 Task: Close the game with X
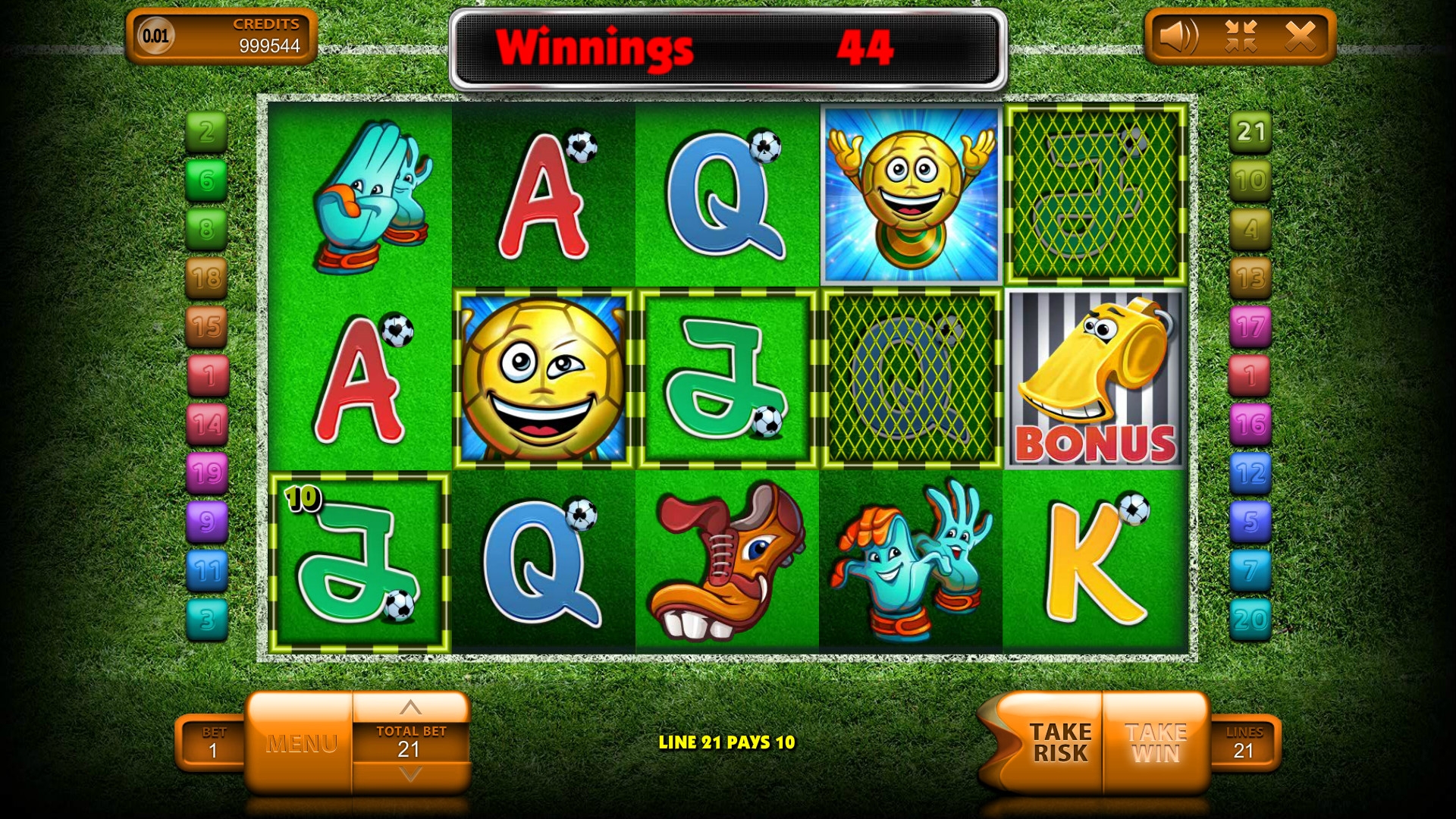coord(1301,36)
